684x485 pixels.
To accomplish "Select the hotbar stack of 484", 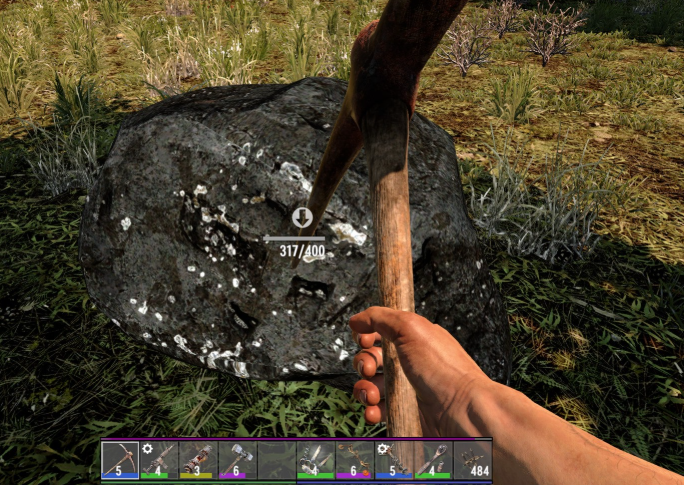I will (x=472, y=459).
